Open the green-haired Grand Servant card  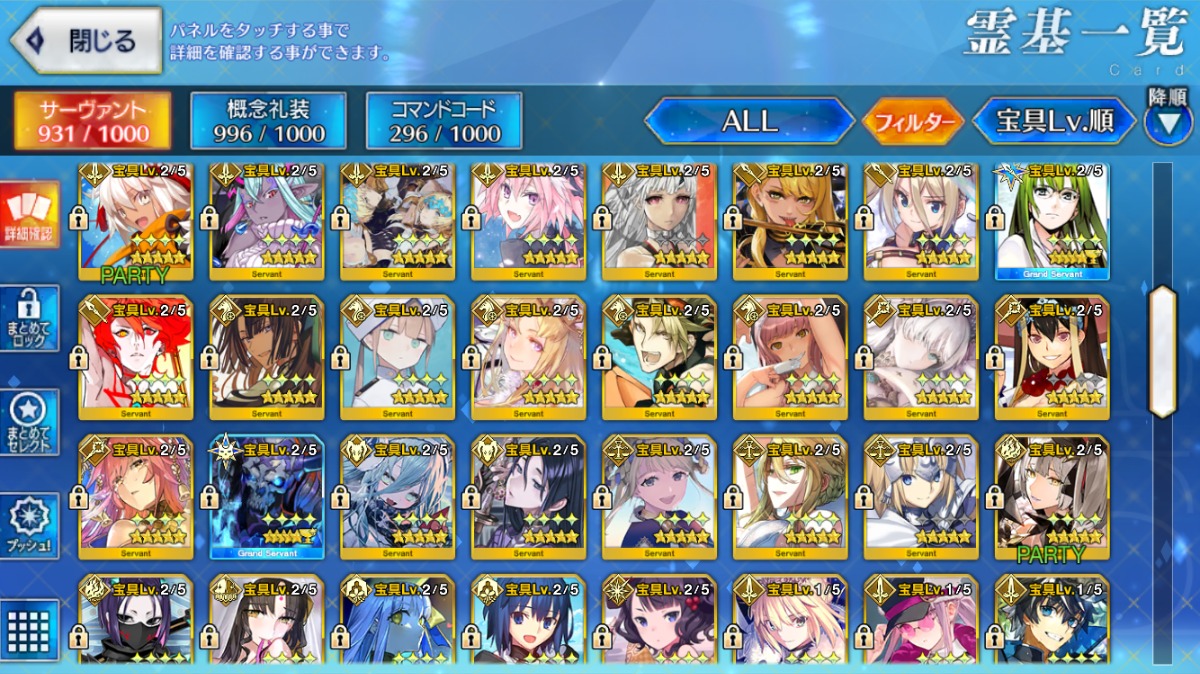tap(1051, 219)
